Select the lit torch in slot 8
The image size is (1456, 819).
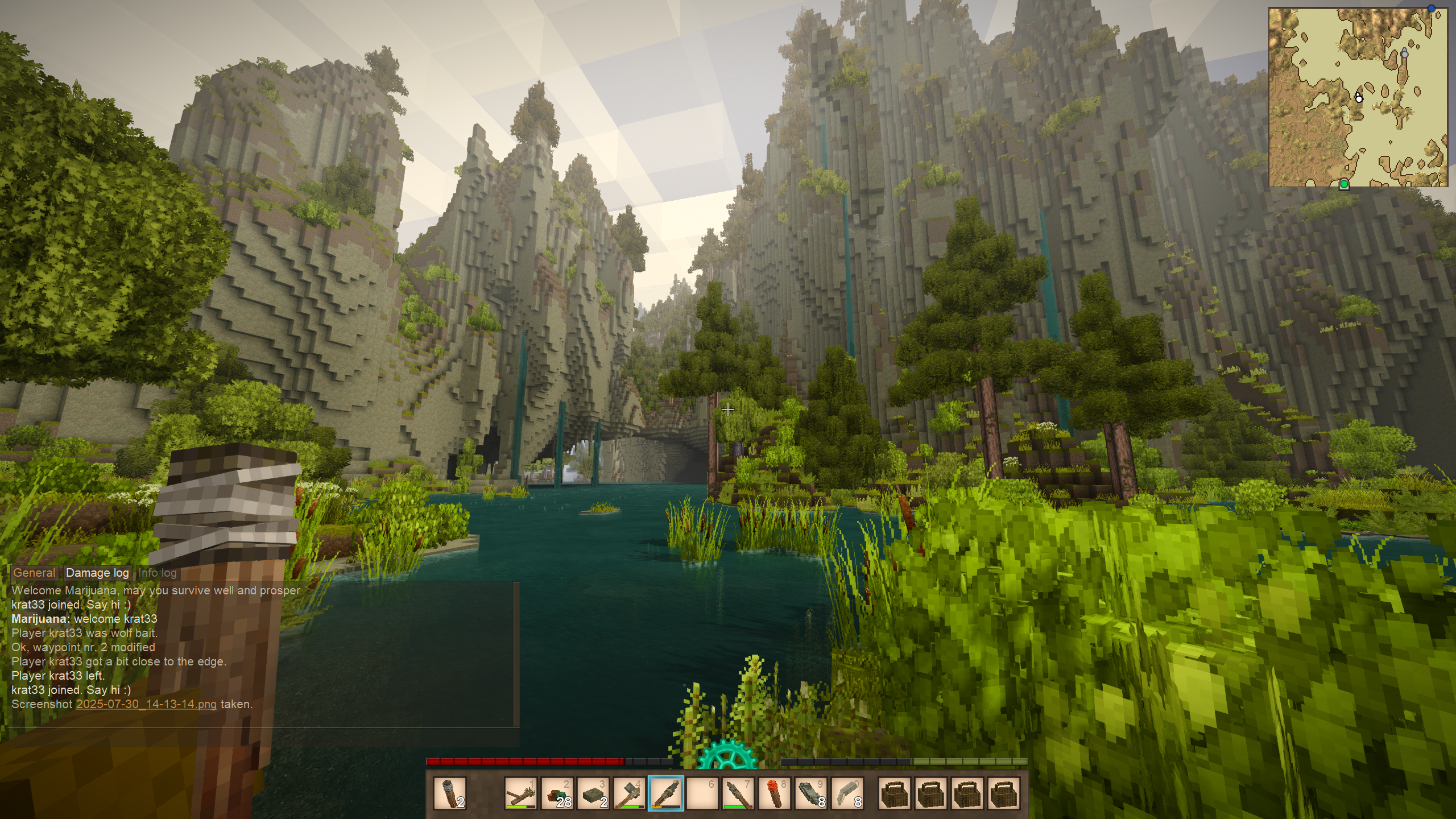(x=774, y=793)
